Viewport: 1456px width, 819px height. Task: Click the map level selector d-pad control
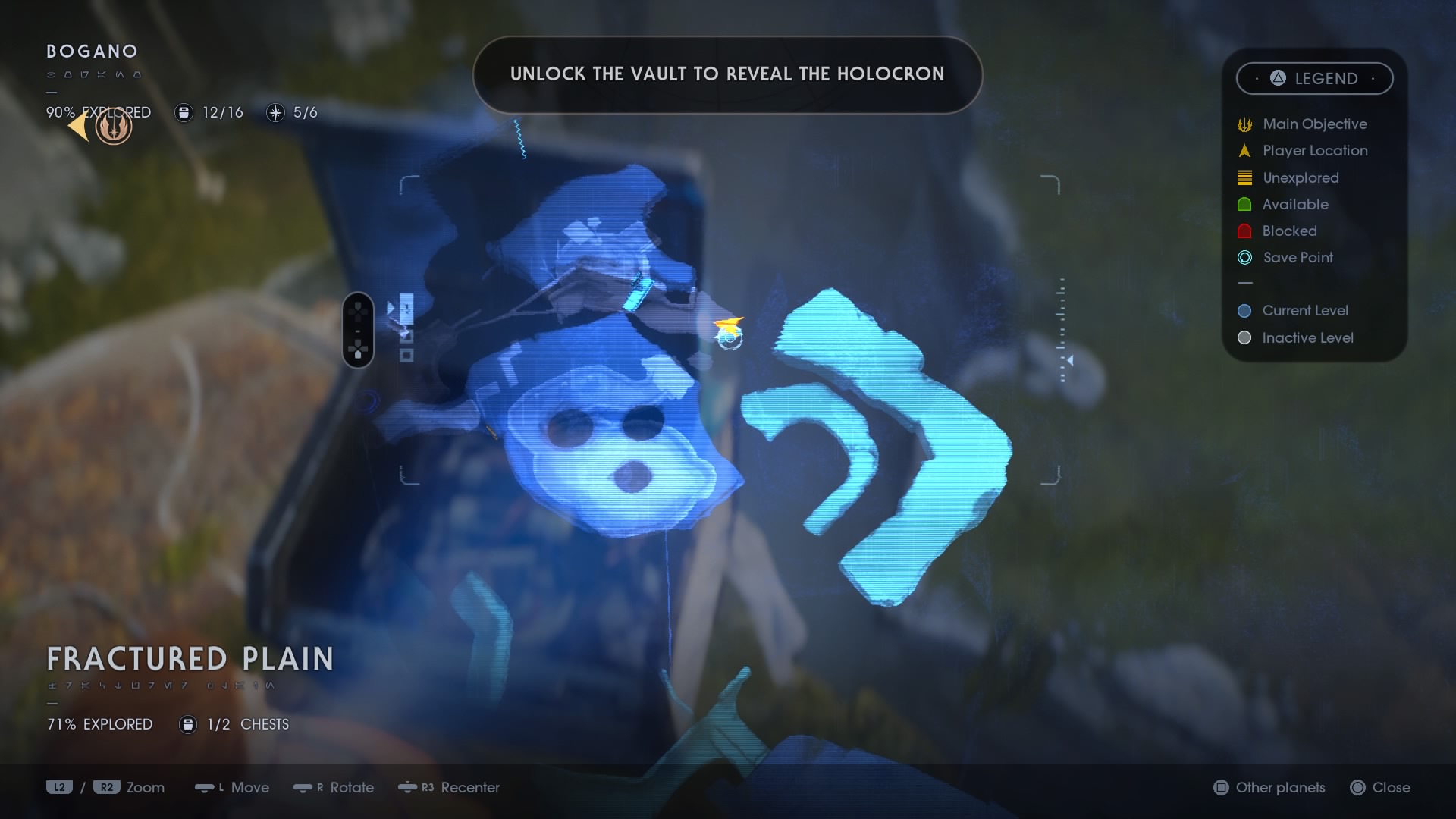[358, 330]
